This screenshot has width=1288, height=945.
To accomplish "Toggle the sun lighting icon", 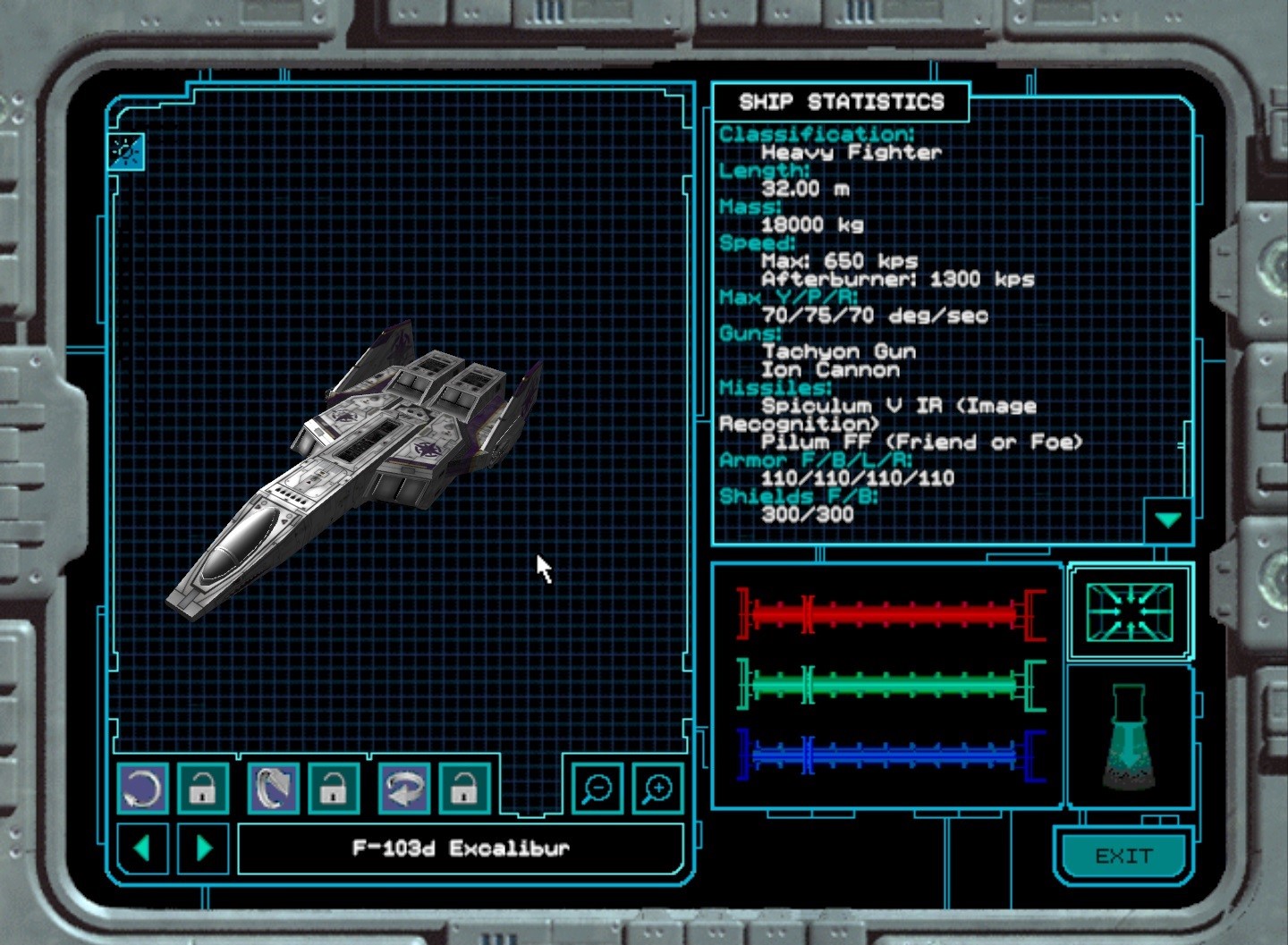I will pyautogui.click(x=126, y=151).
